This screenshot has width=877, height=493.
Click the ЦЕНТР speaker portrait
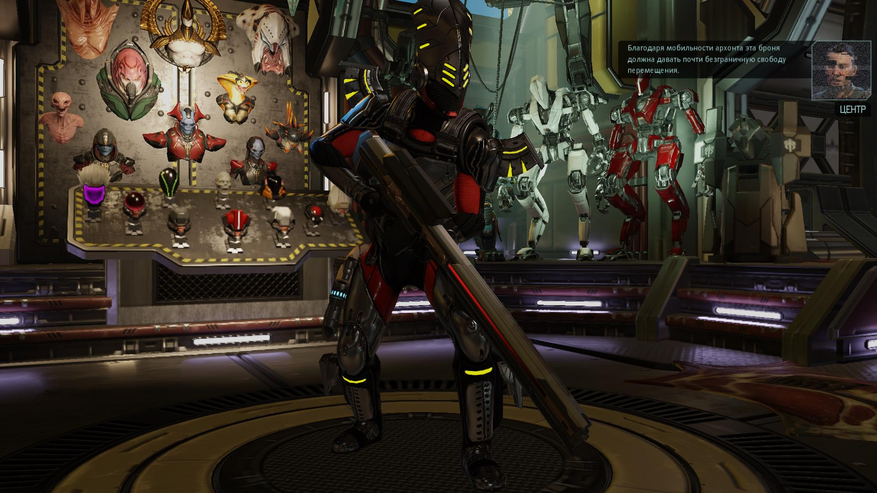click(x=840, y=70)
